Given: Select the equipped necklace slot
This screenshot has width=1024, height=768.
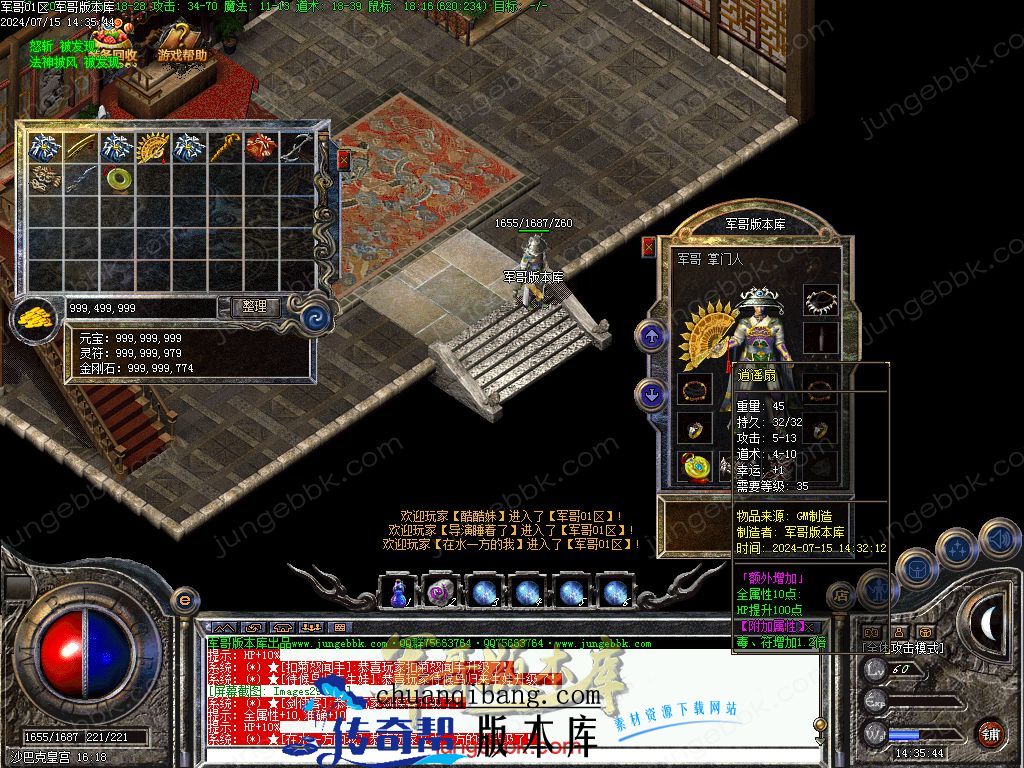Looking at the screenshot, I should click(x=820, y=300).
